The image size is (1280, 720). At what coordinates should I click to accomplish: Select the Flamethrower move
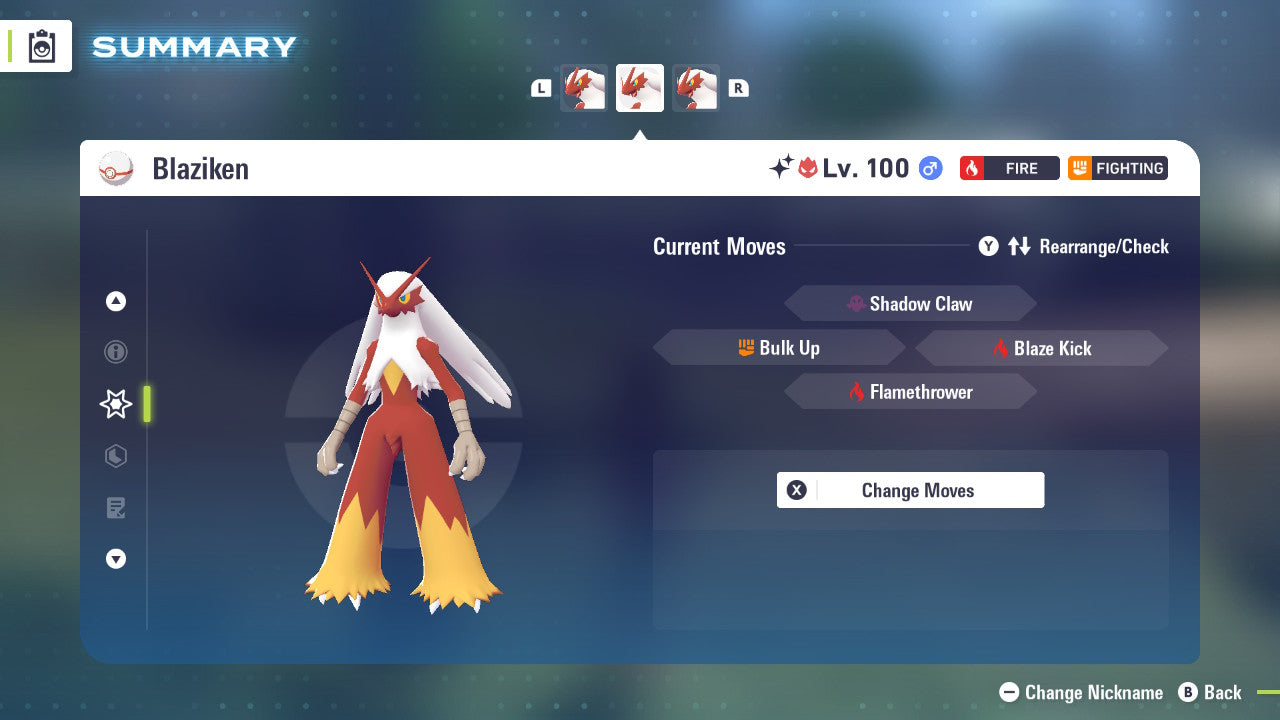(x=910, y=391)
